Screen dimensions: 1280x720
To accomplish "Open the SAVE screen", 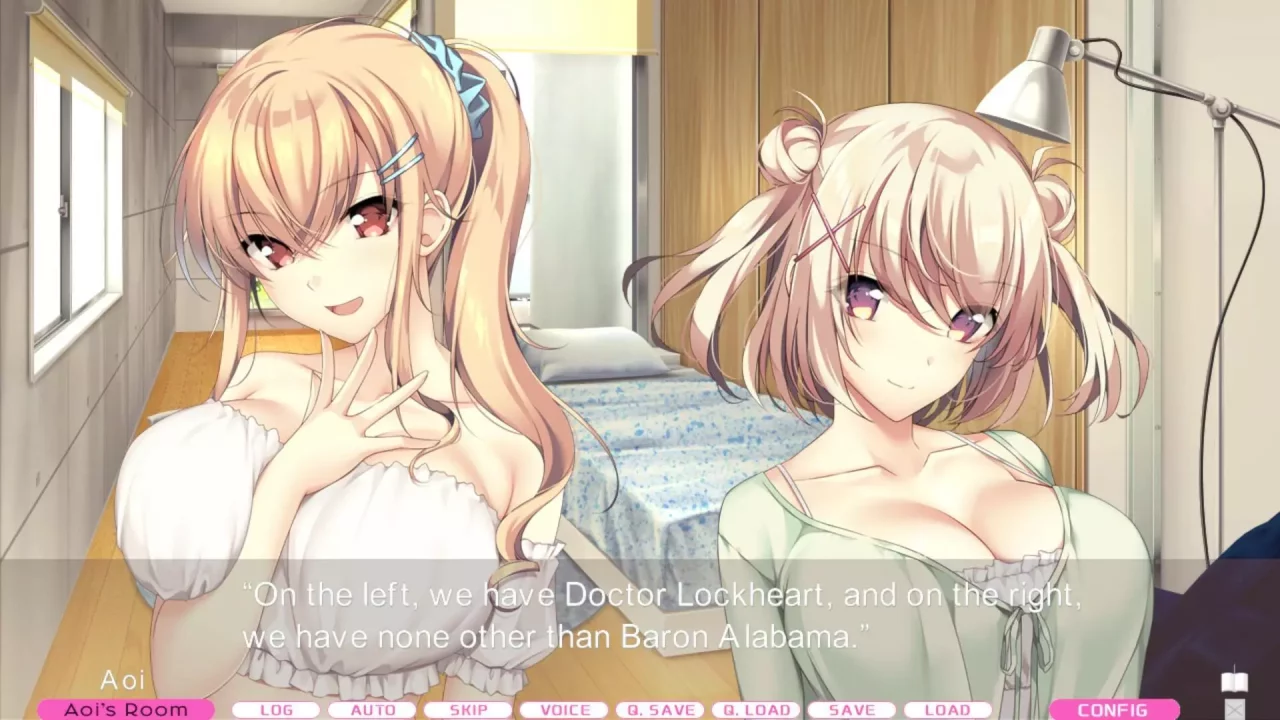I will 852,709.
